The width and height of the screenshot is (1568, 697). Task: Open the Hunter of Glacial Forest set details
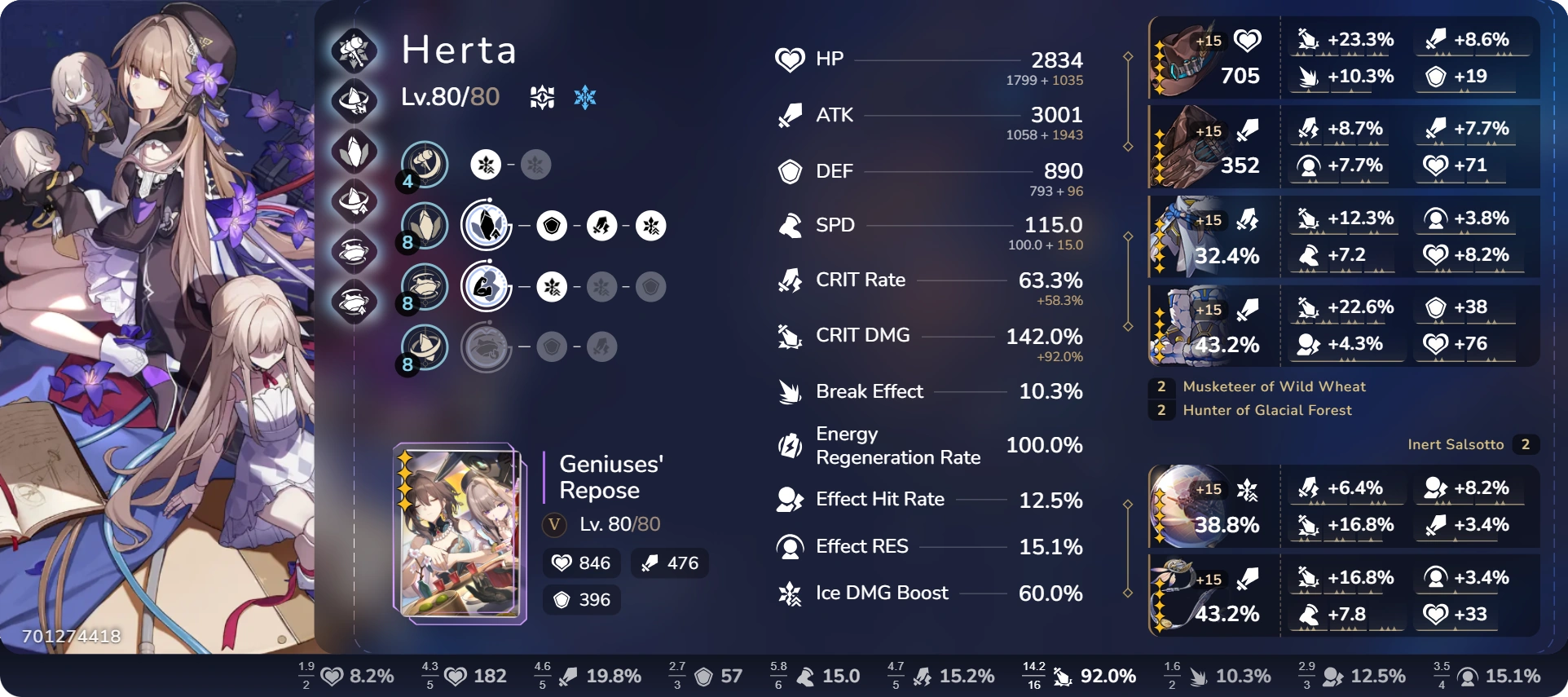[x=1268, y=410]
